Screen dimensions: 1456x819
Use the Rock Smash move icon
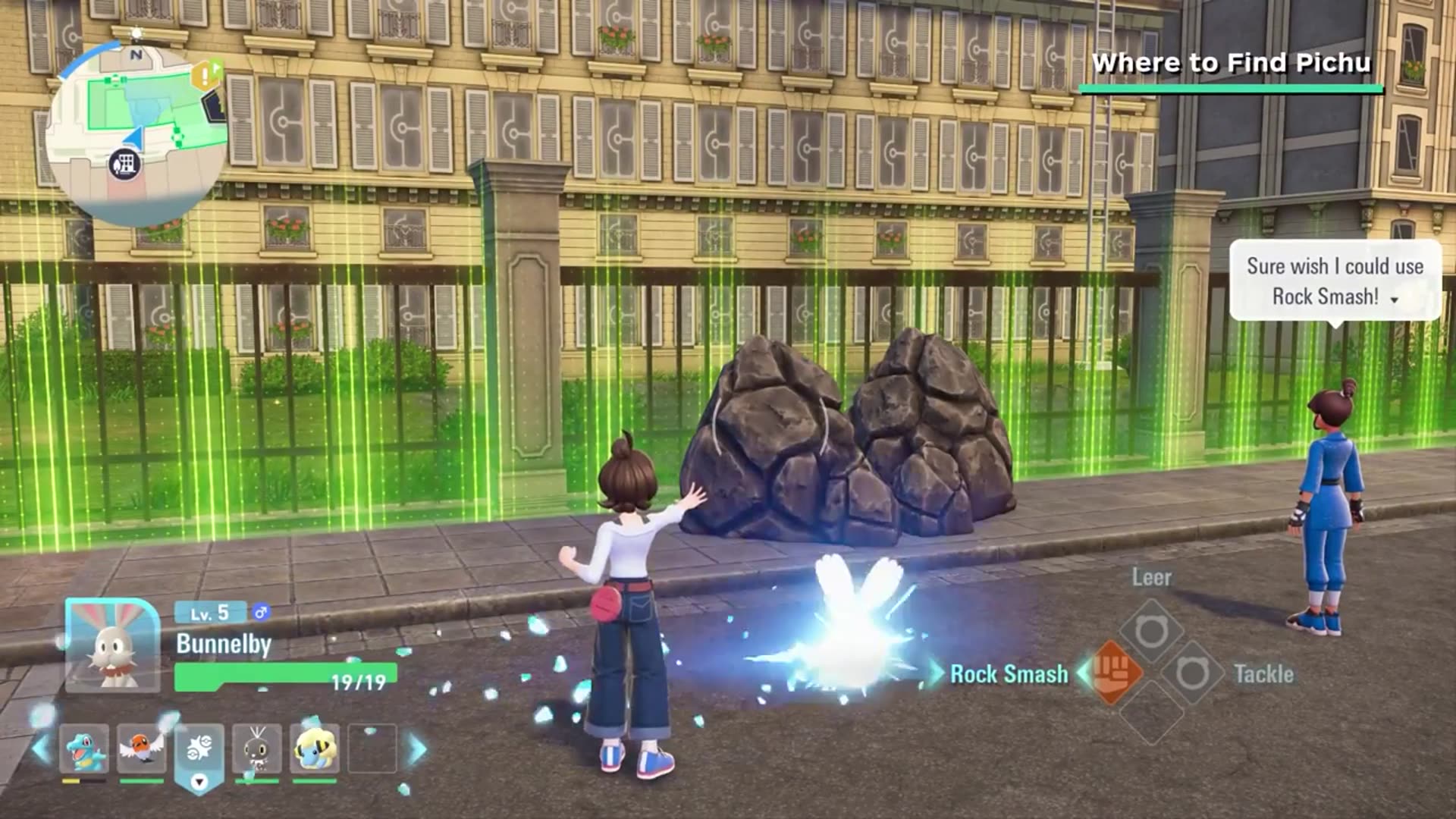point(1114,673)
